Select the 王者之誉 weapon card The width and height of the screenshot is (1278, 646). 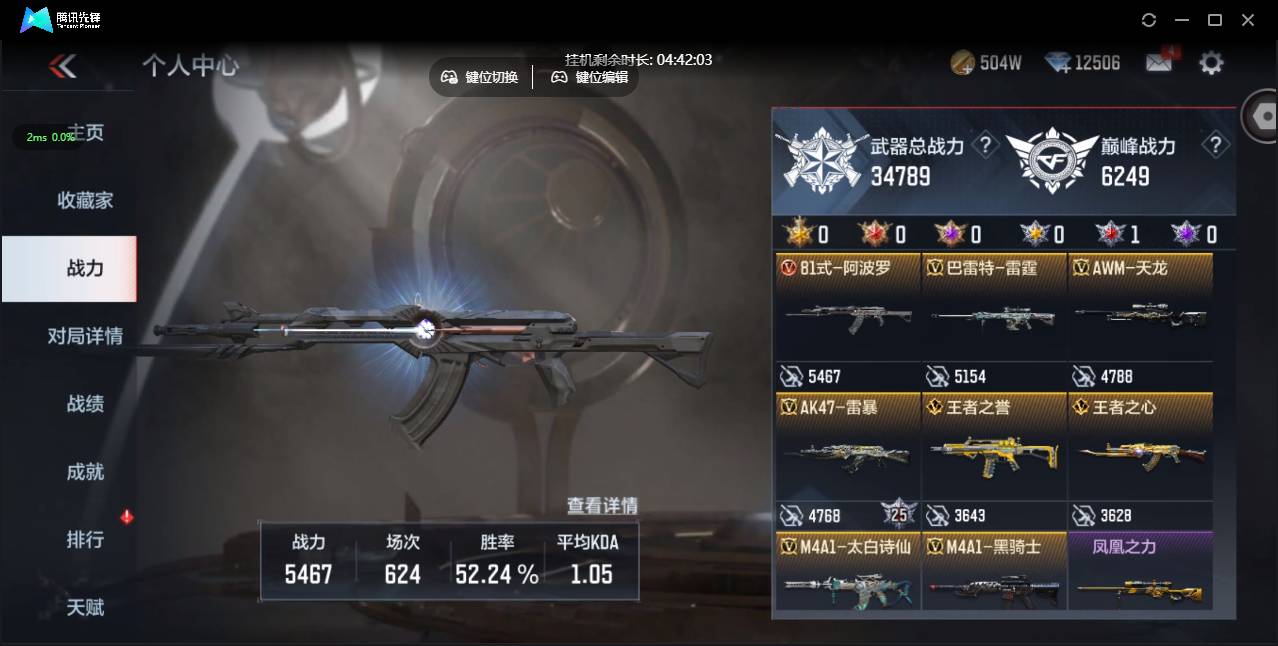pos(994,447)
